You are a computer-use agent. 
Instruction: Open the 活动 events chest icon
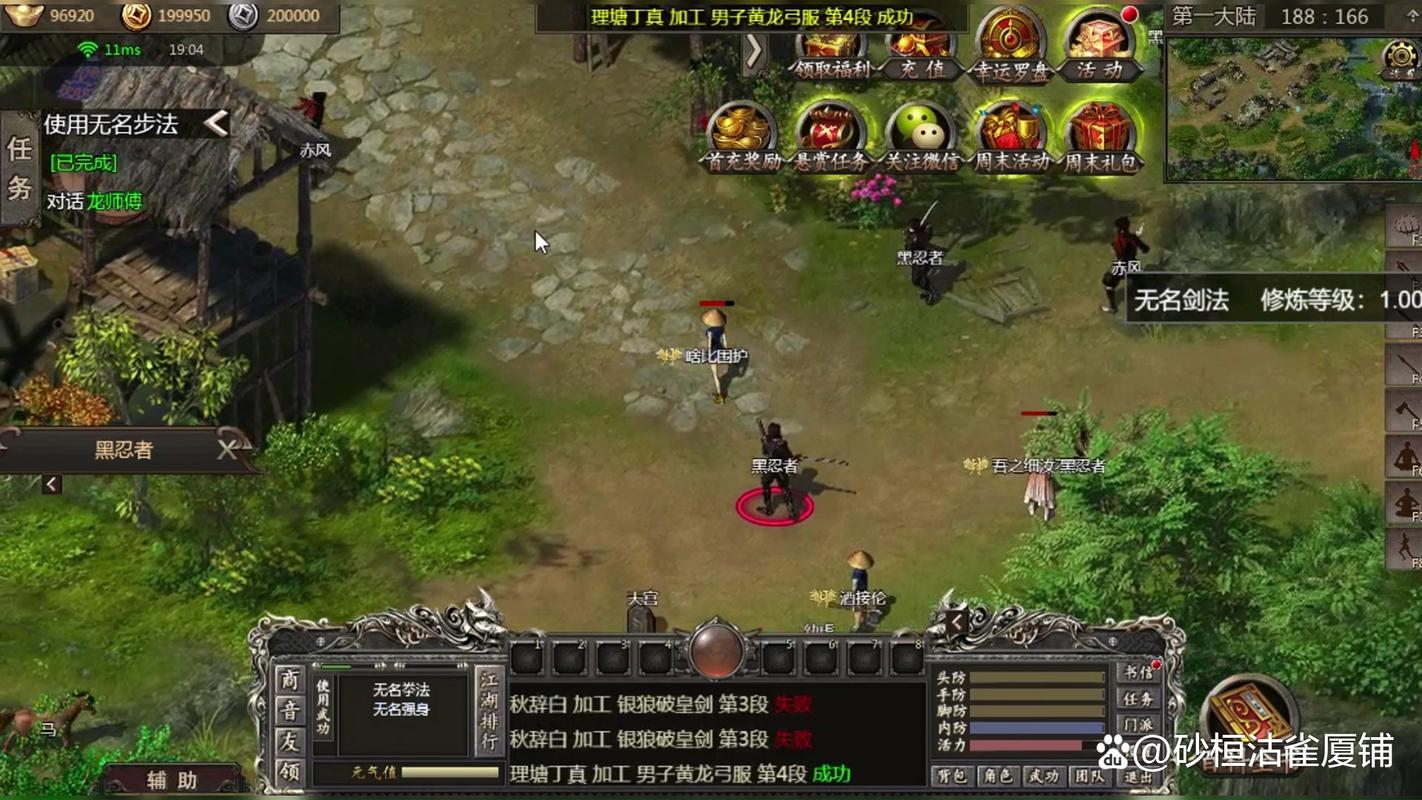1099,47
